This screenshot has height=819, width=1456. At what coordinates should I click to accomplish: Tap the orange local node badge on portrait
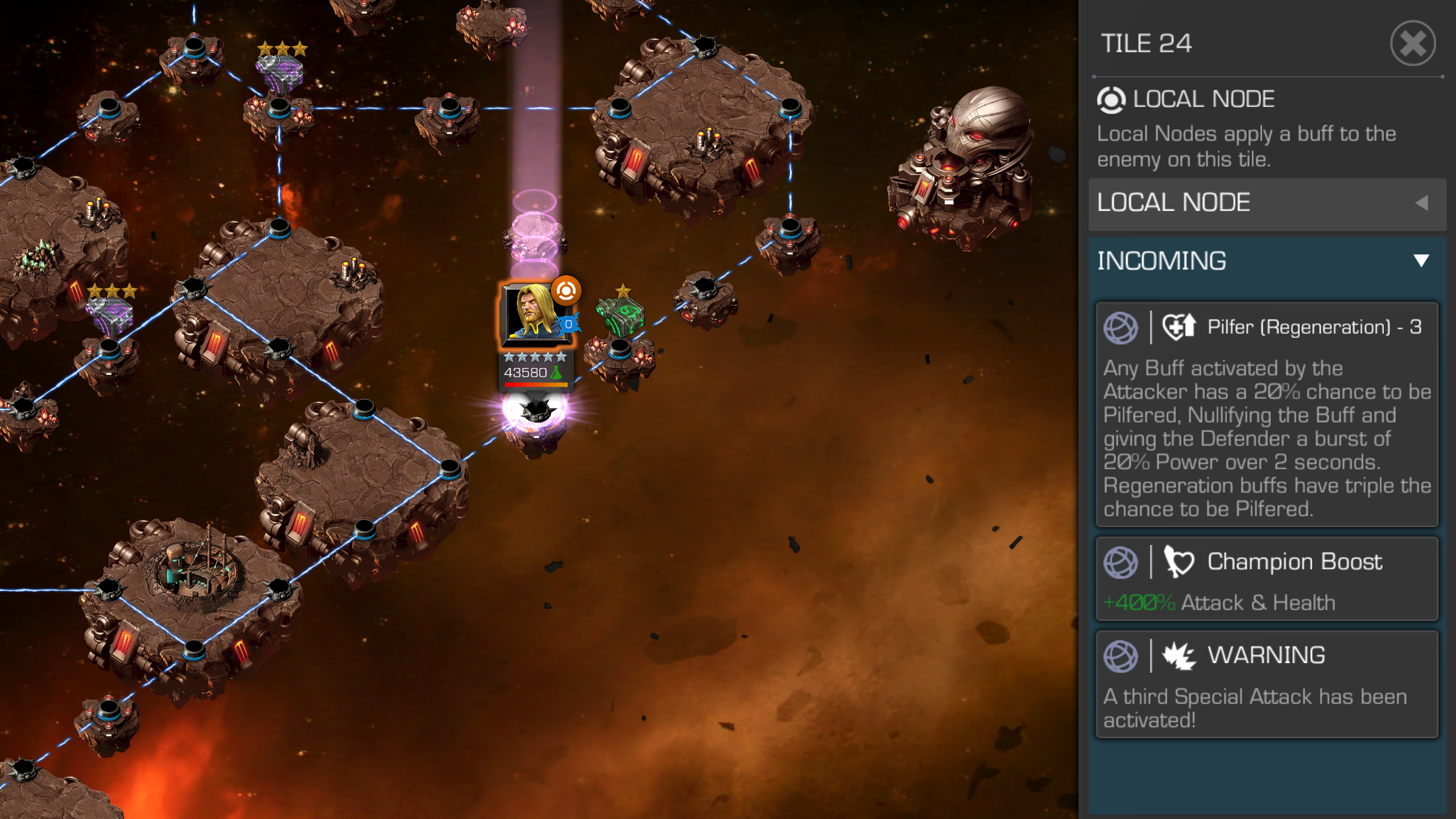(566, 291)
